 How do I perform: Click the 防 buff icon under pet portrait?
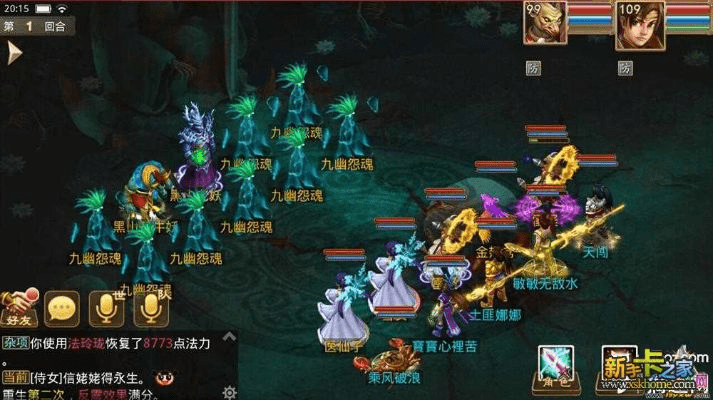[534, 68]
